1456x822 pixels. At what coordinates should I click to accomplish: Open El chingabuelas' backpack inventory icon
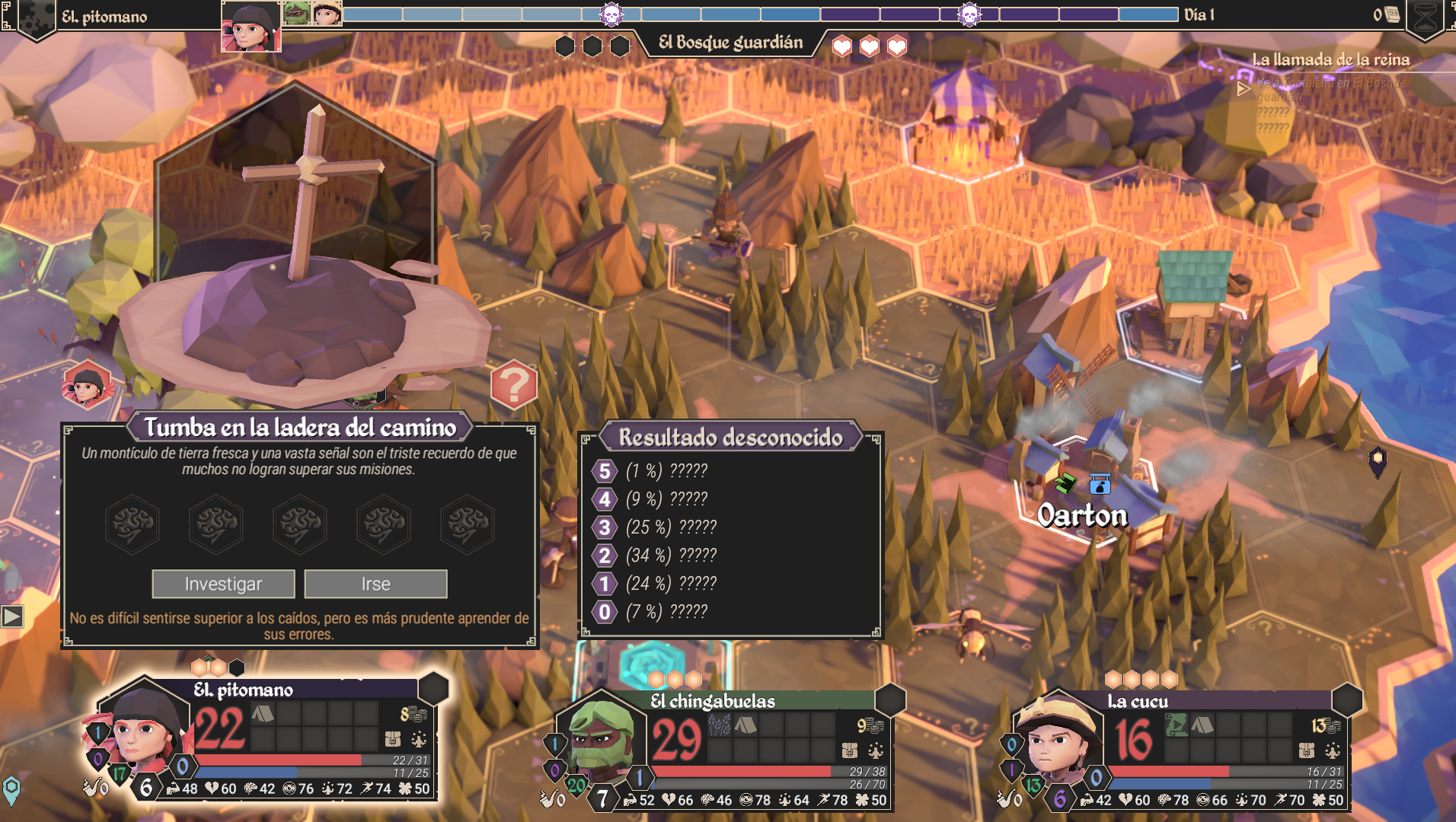[850, 750]
